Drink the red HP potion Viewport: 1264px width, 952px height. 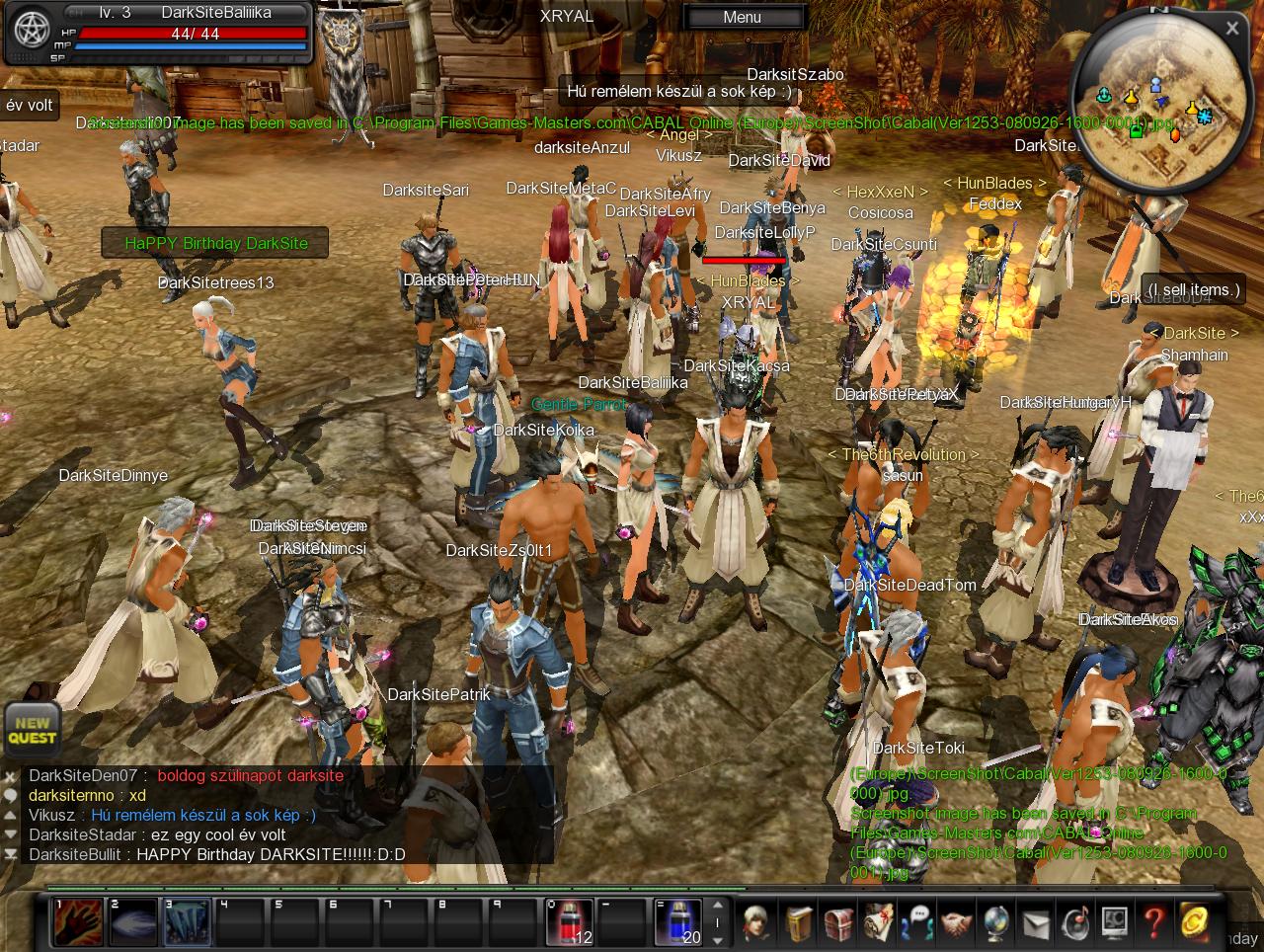[x=570, y=921]
